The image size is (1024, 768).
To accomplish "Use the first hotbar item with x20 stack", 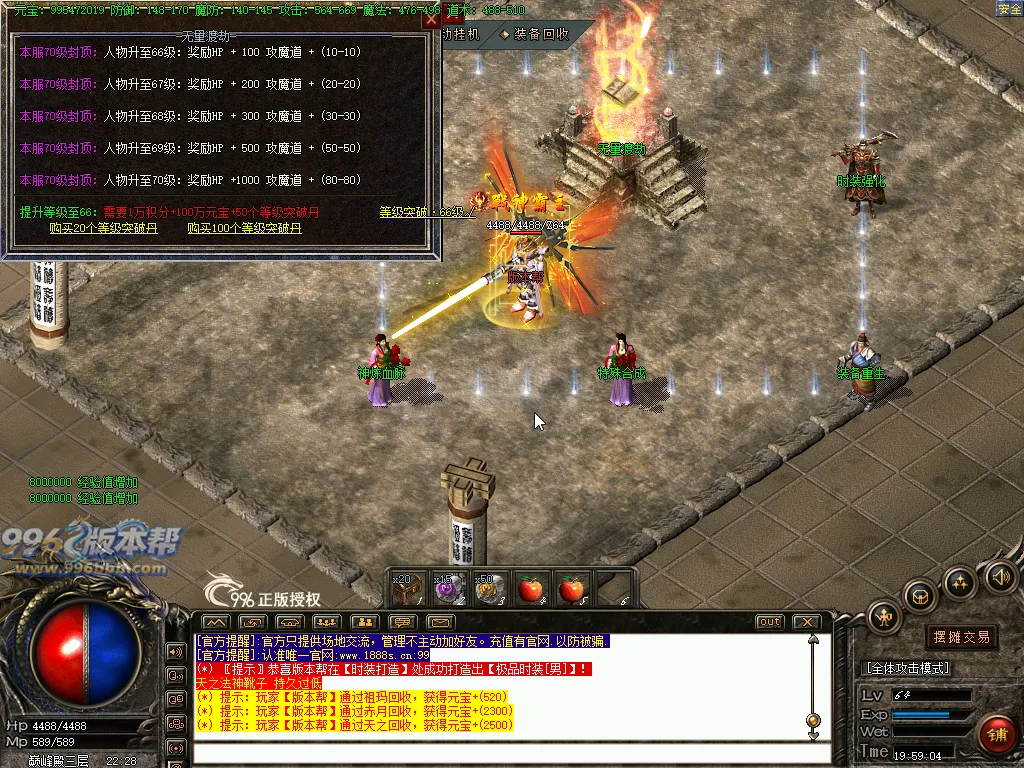I will point(408,589).
